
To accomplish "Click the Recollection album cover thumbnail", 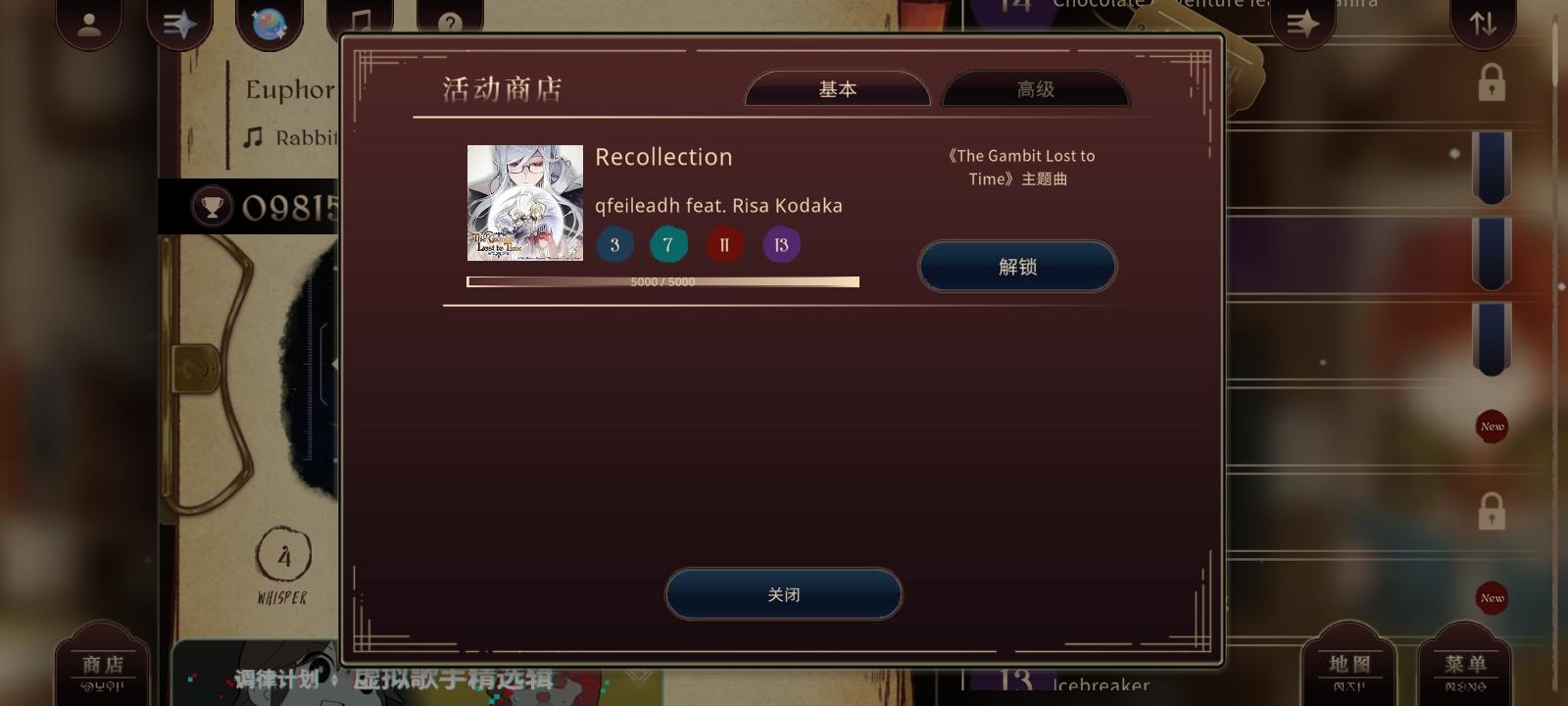I will tap(524, 203).
